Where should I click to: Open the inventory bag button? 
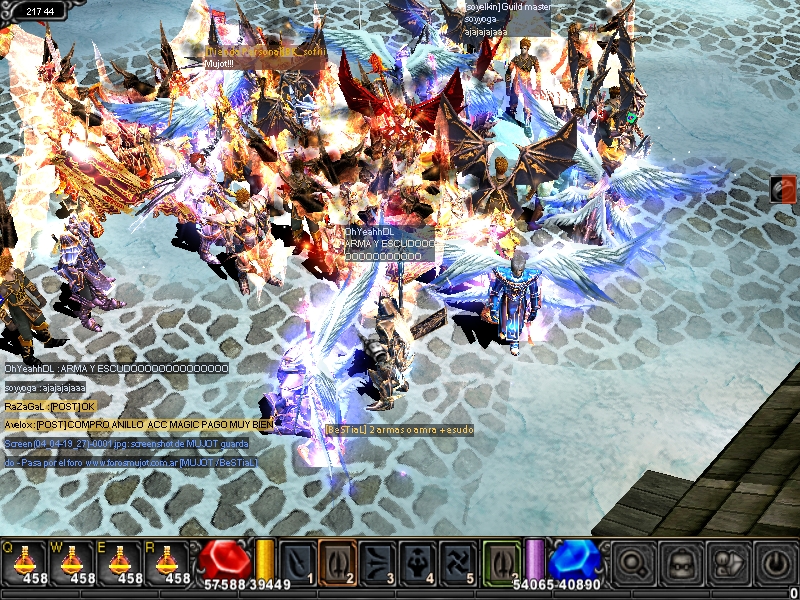[x=682, y=563]
